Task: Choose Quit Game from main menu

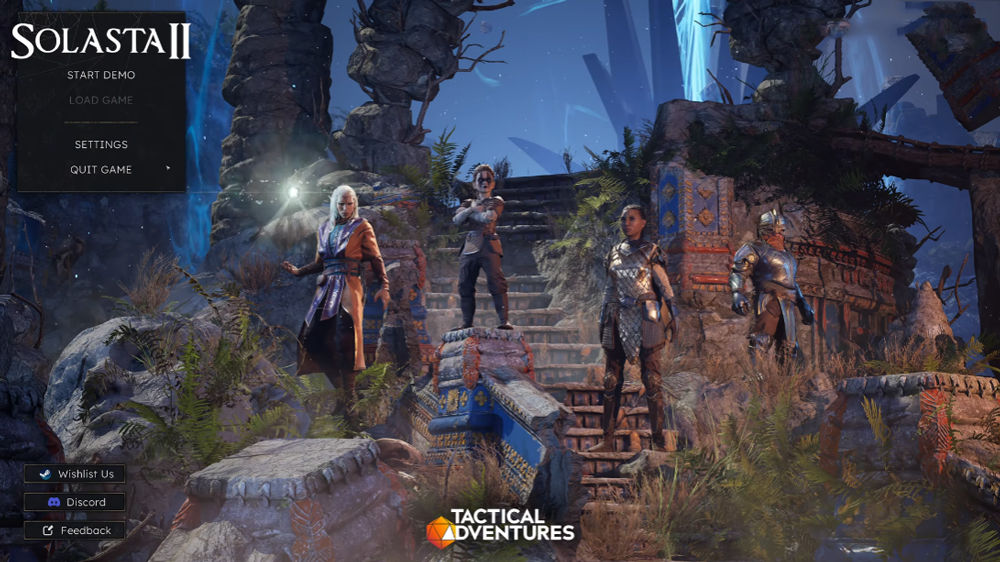Action: point(101,170)
